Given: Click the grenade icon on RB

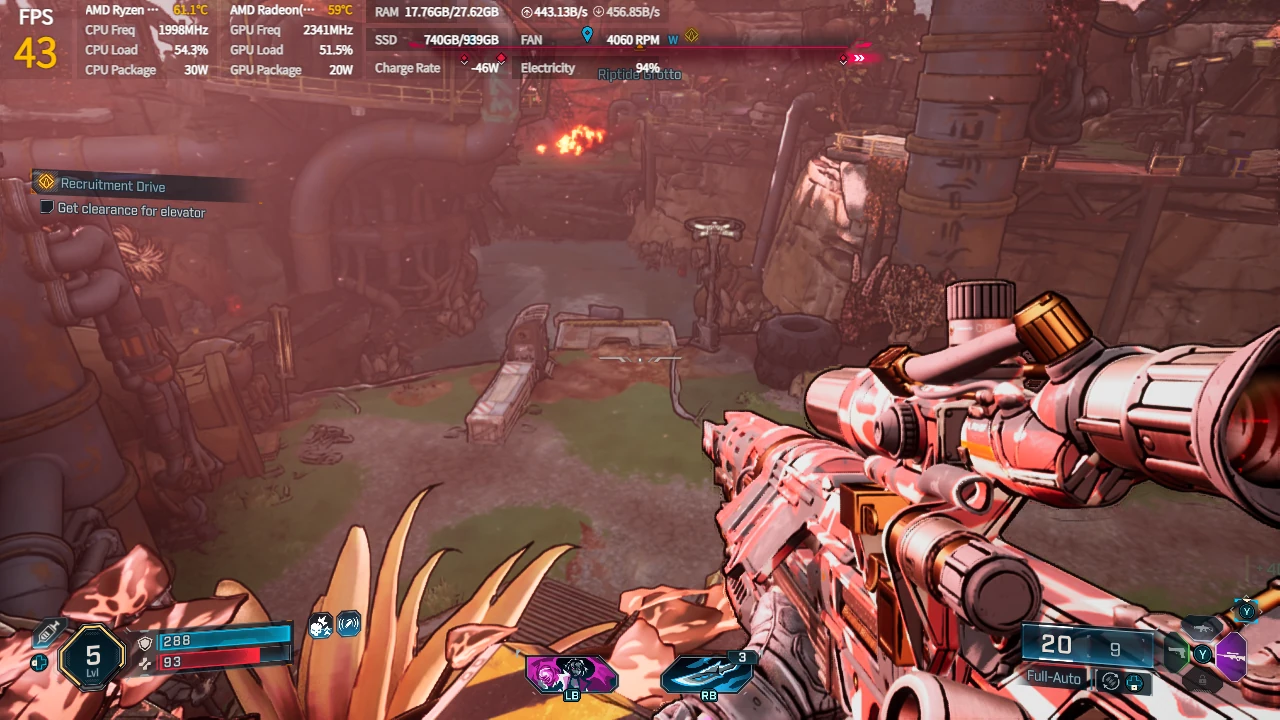Looking at the screenshot, I should click(x=707, y=672).
